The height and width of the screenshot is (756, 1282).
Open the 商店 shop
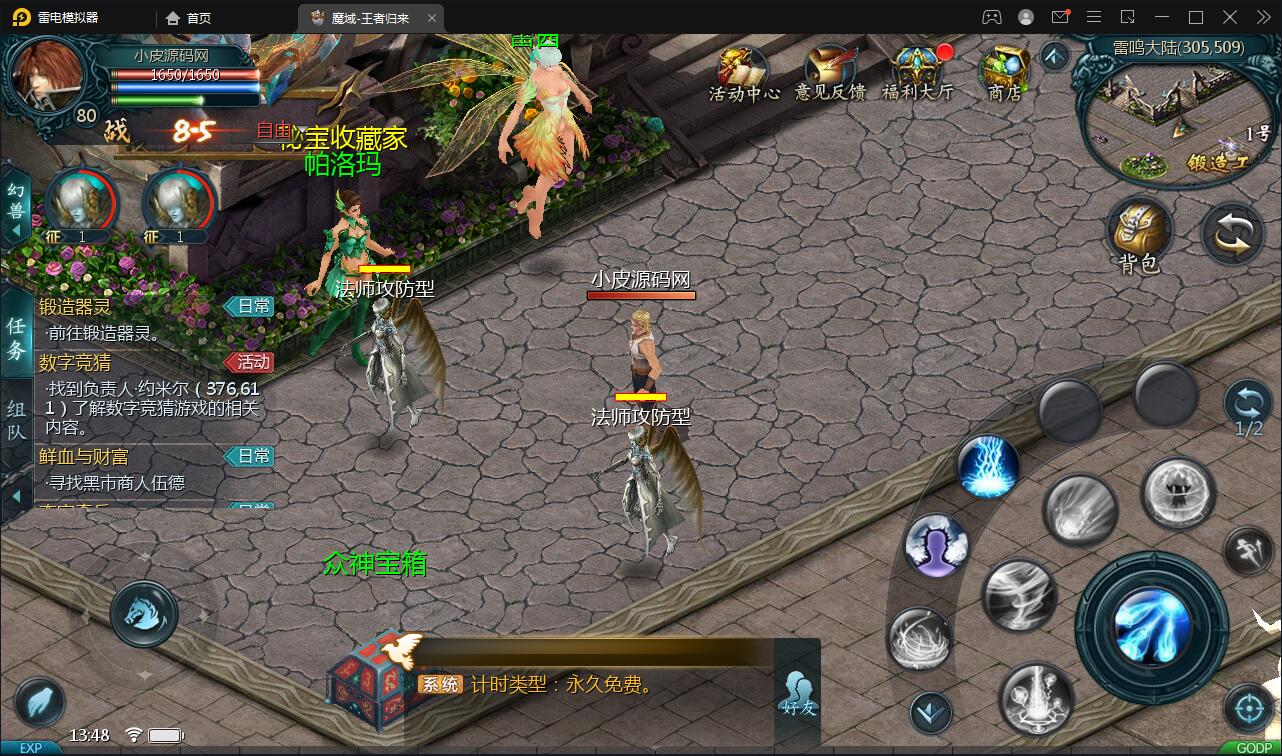[1004, 73]
